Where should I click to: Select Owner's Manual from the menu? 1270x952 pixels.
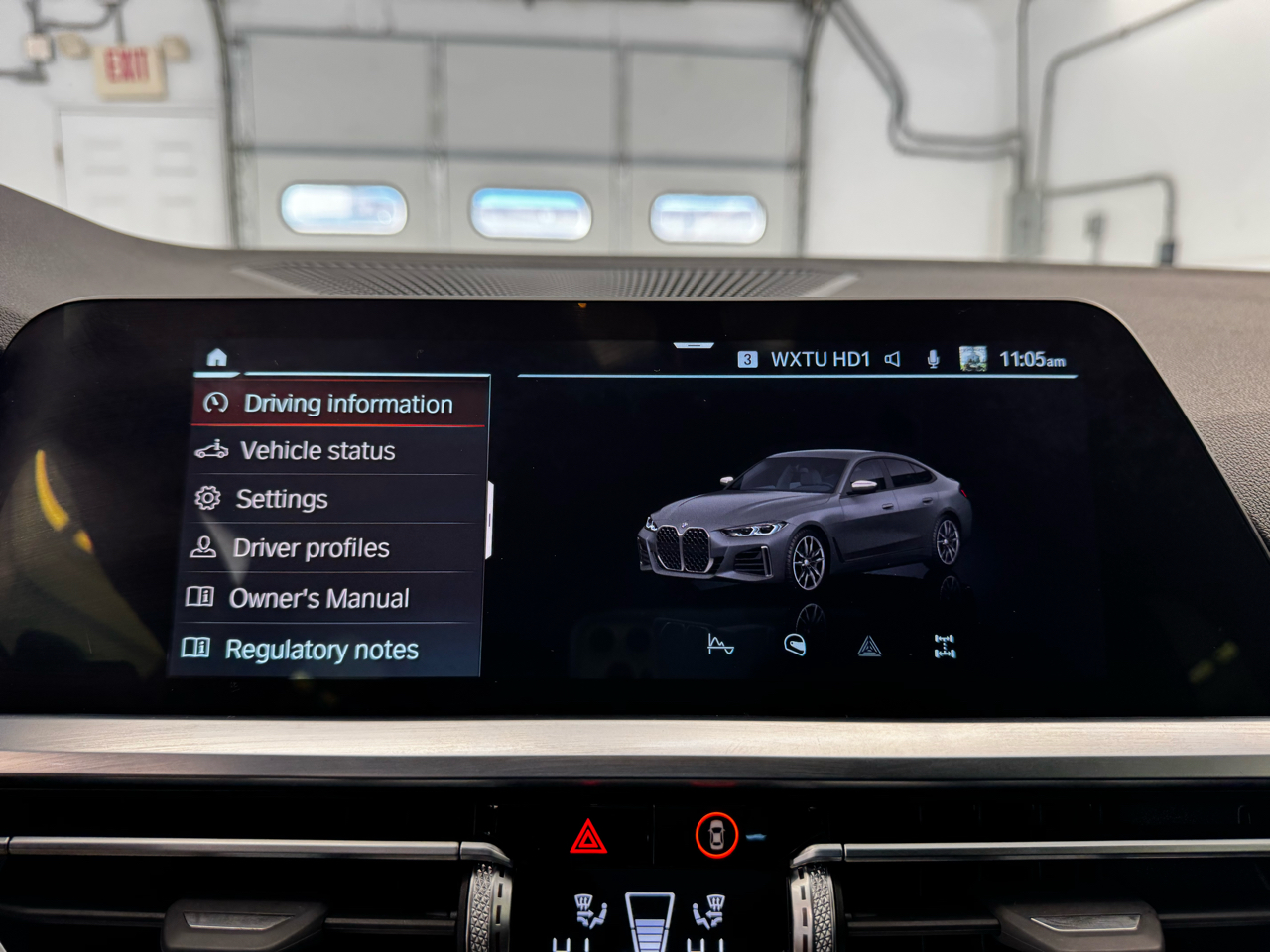(318, 597)
